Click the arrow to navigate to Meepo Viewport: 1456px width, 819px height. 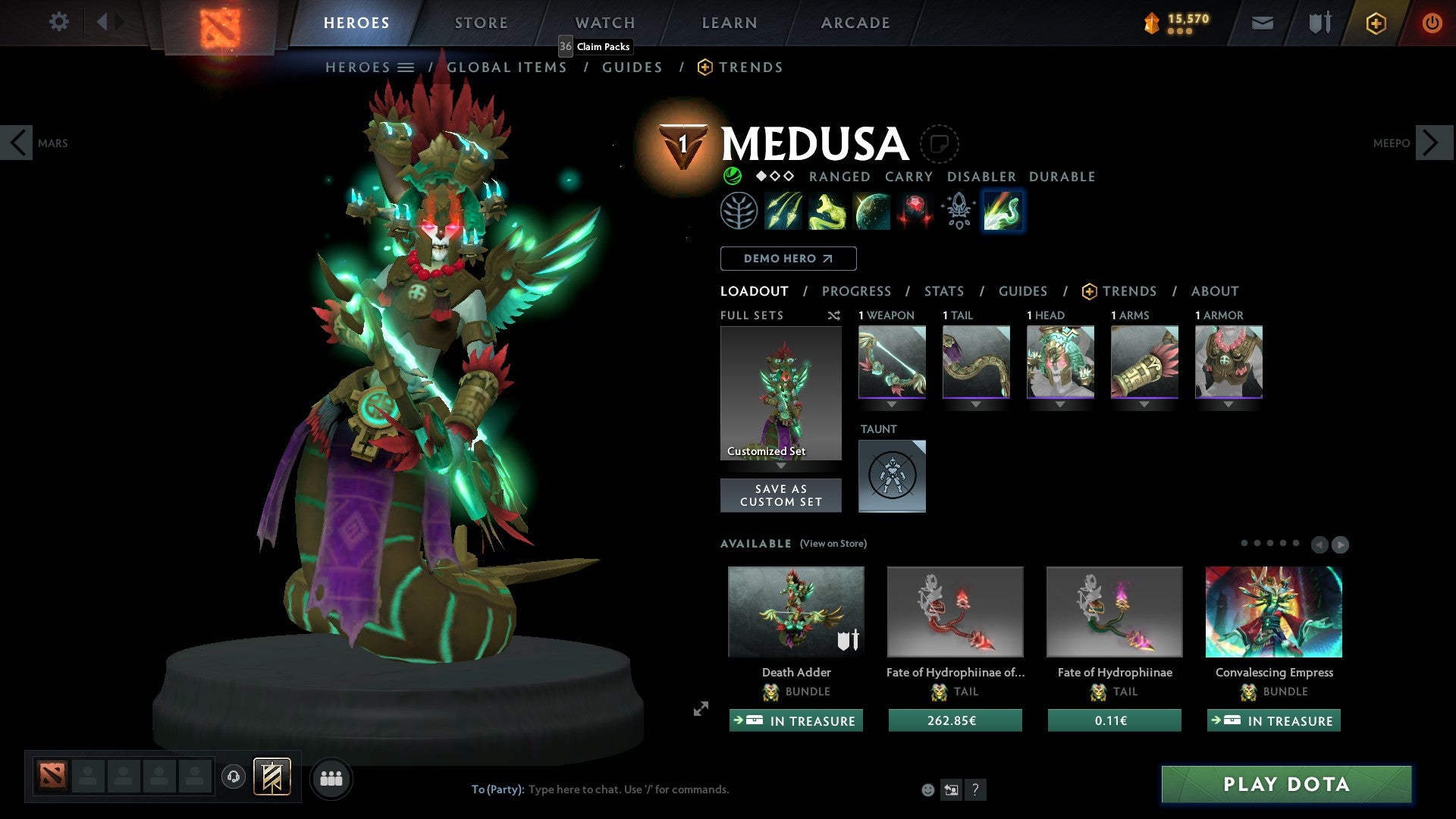1429,142
